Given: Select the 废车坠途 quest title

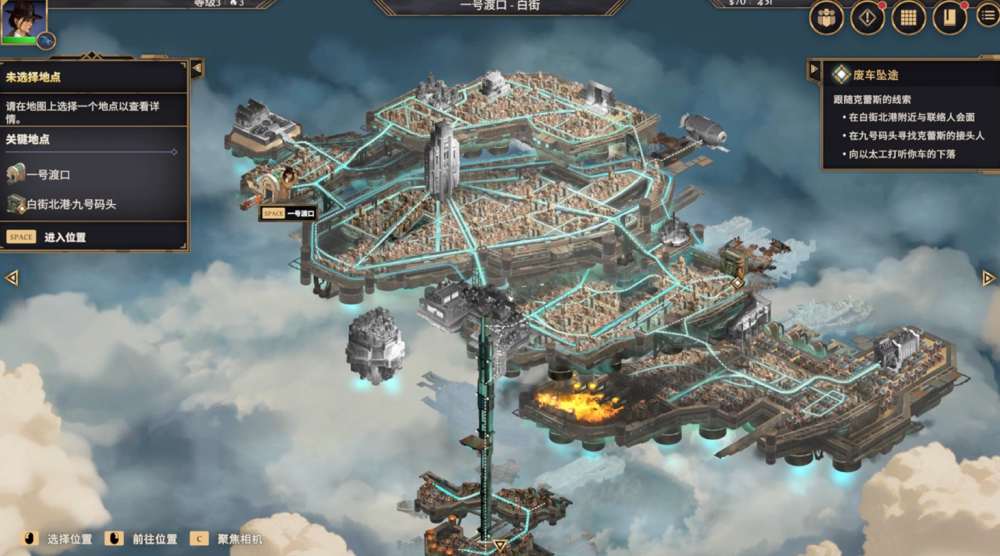Looking at the screenshot, I should pyautogui.click(x=875, y=75).
